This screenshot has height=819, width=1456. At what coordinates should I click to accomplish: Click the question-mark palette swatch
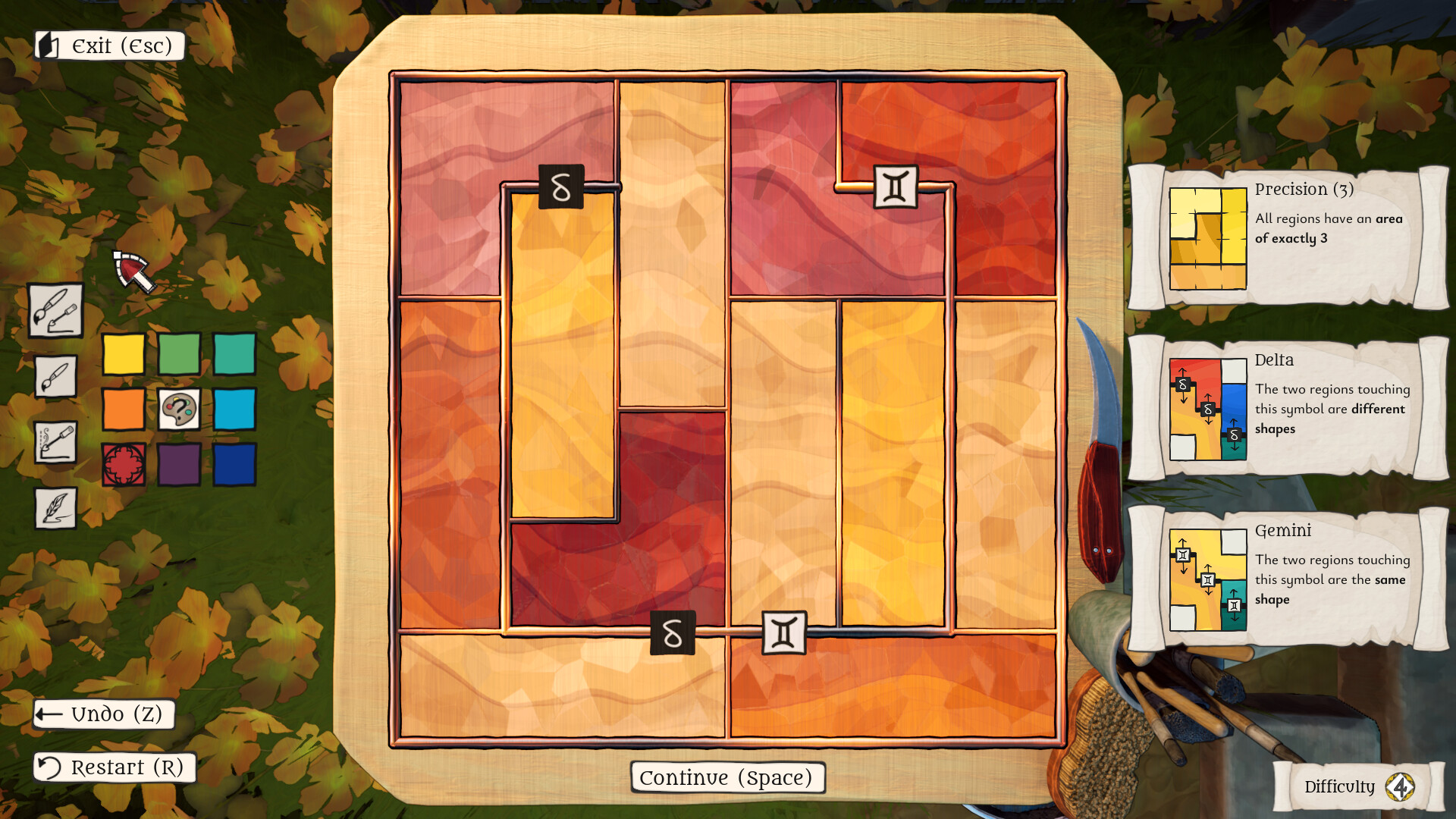click(x=177, y=411)
